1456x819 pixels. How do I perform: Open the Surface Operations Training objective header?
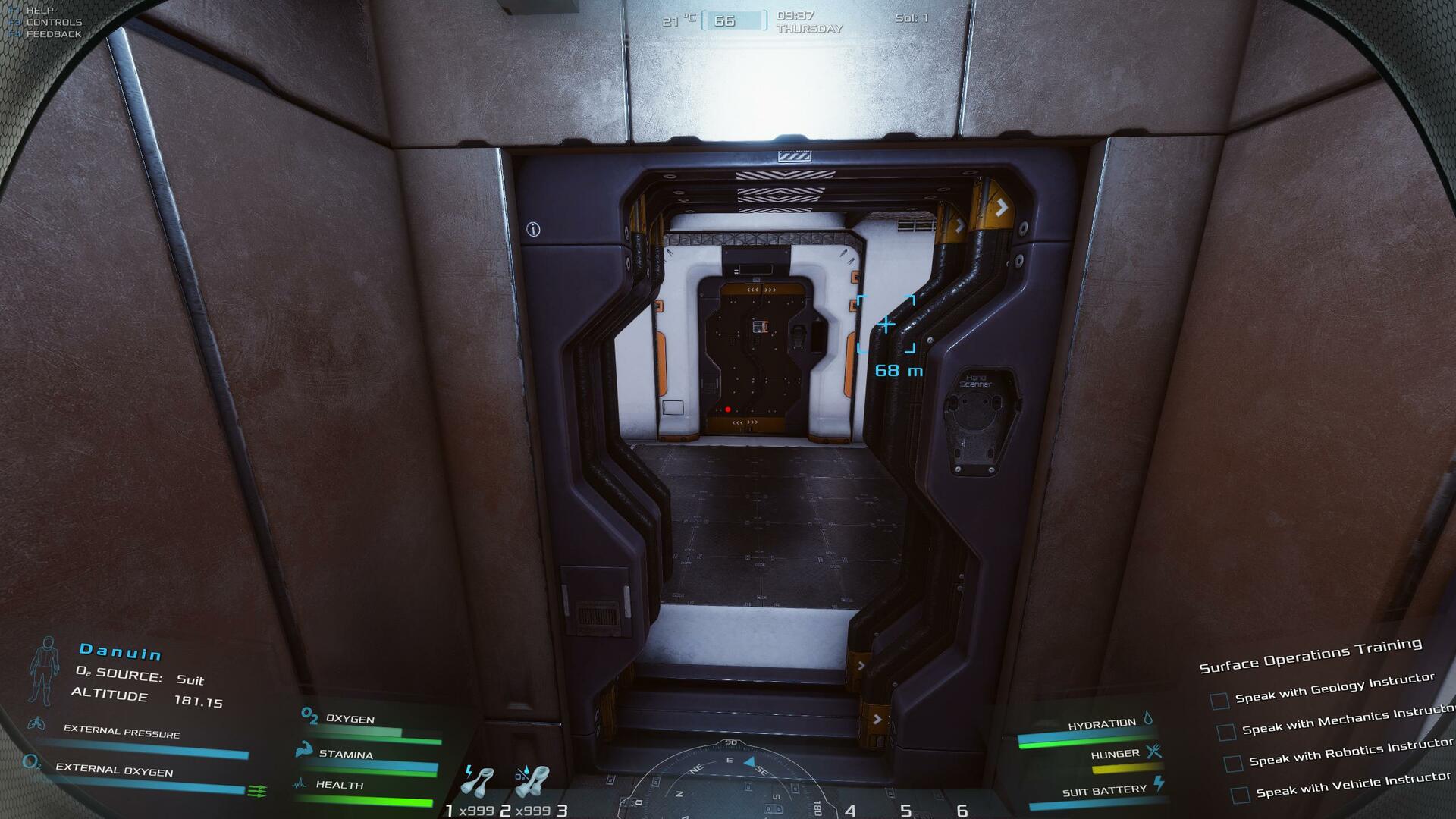coord(1310,655)
